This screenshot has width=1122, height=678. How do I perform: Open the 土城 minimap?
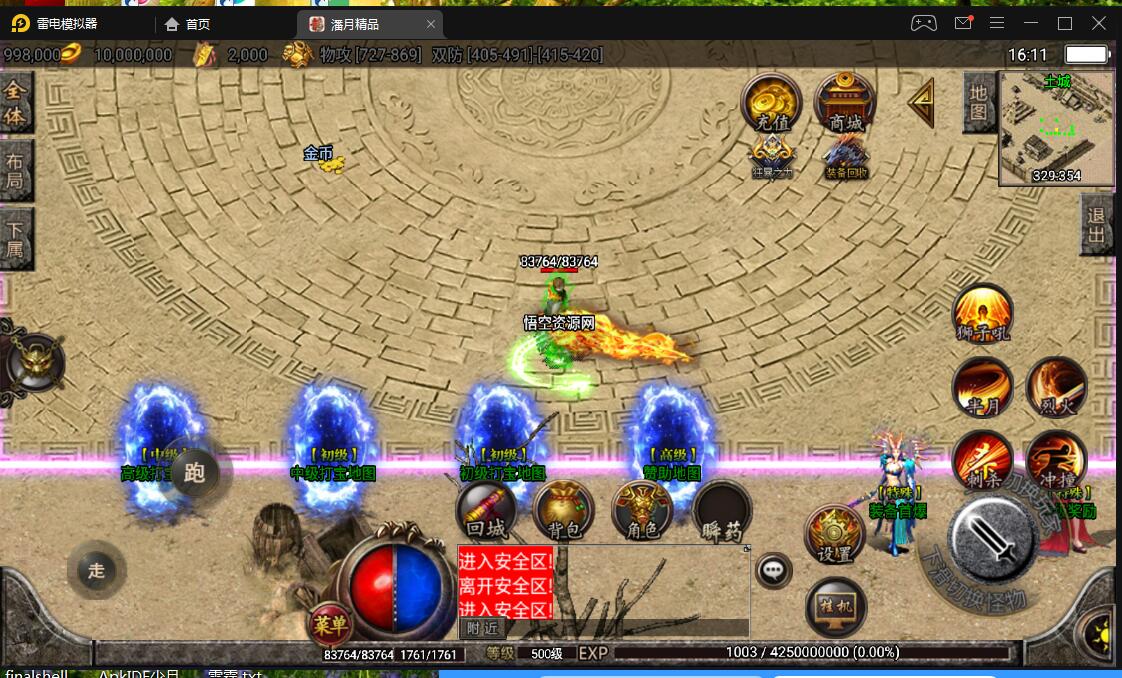(1057, 128)
